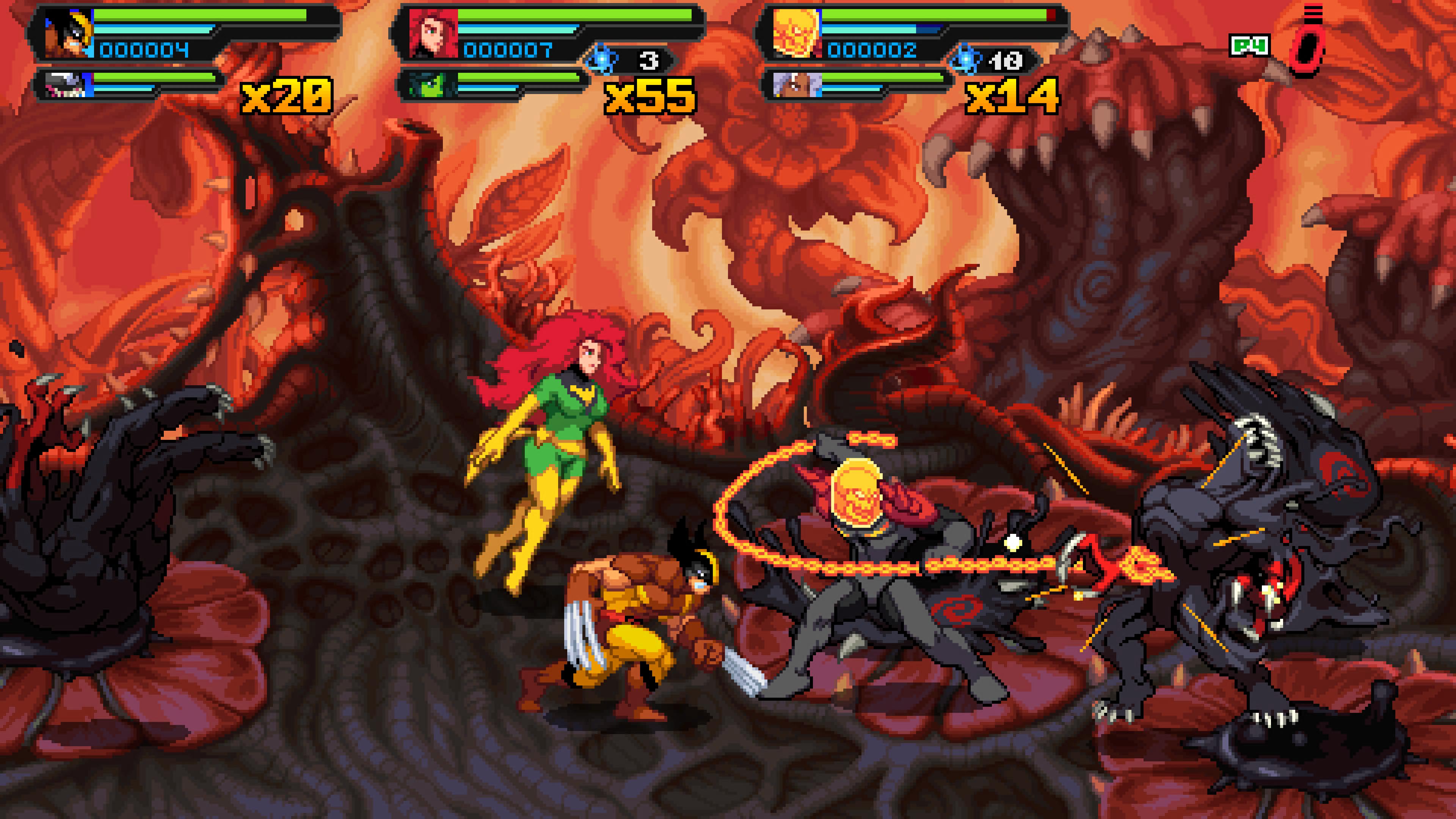Select the x20 combo multiplier
The image size is (1456, 819).
tap(286, 96)
